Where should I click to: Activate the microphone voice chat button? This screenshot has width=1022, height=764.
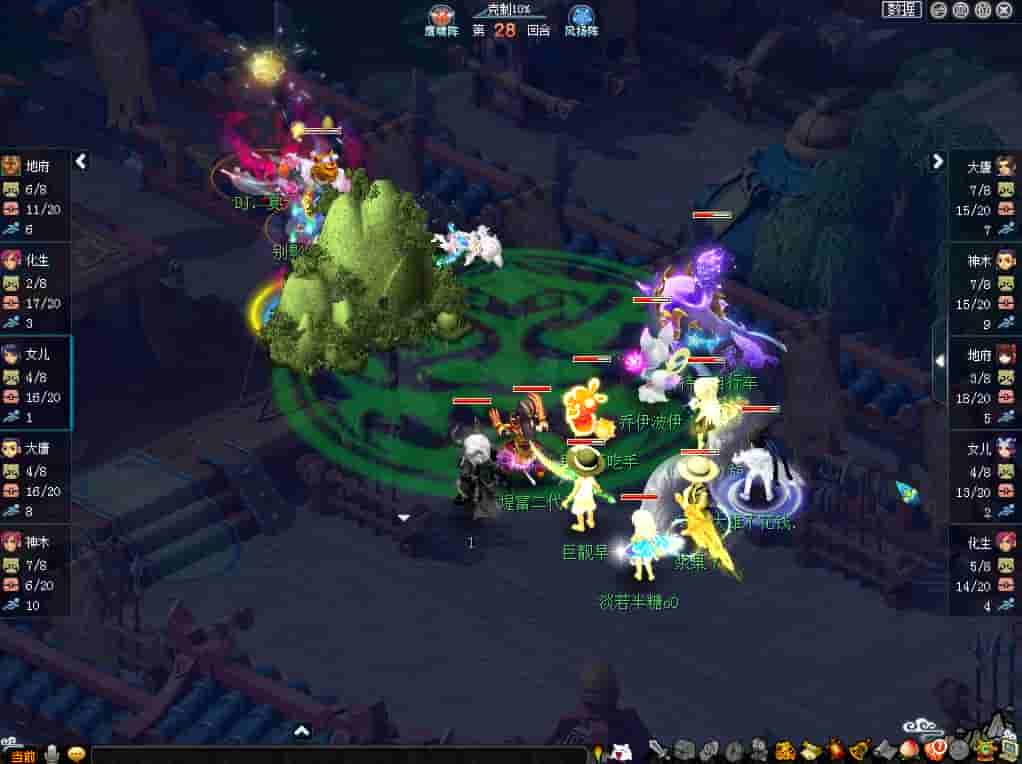click(x=50, y=754)
